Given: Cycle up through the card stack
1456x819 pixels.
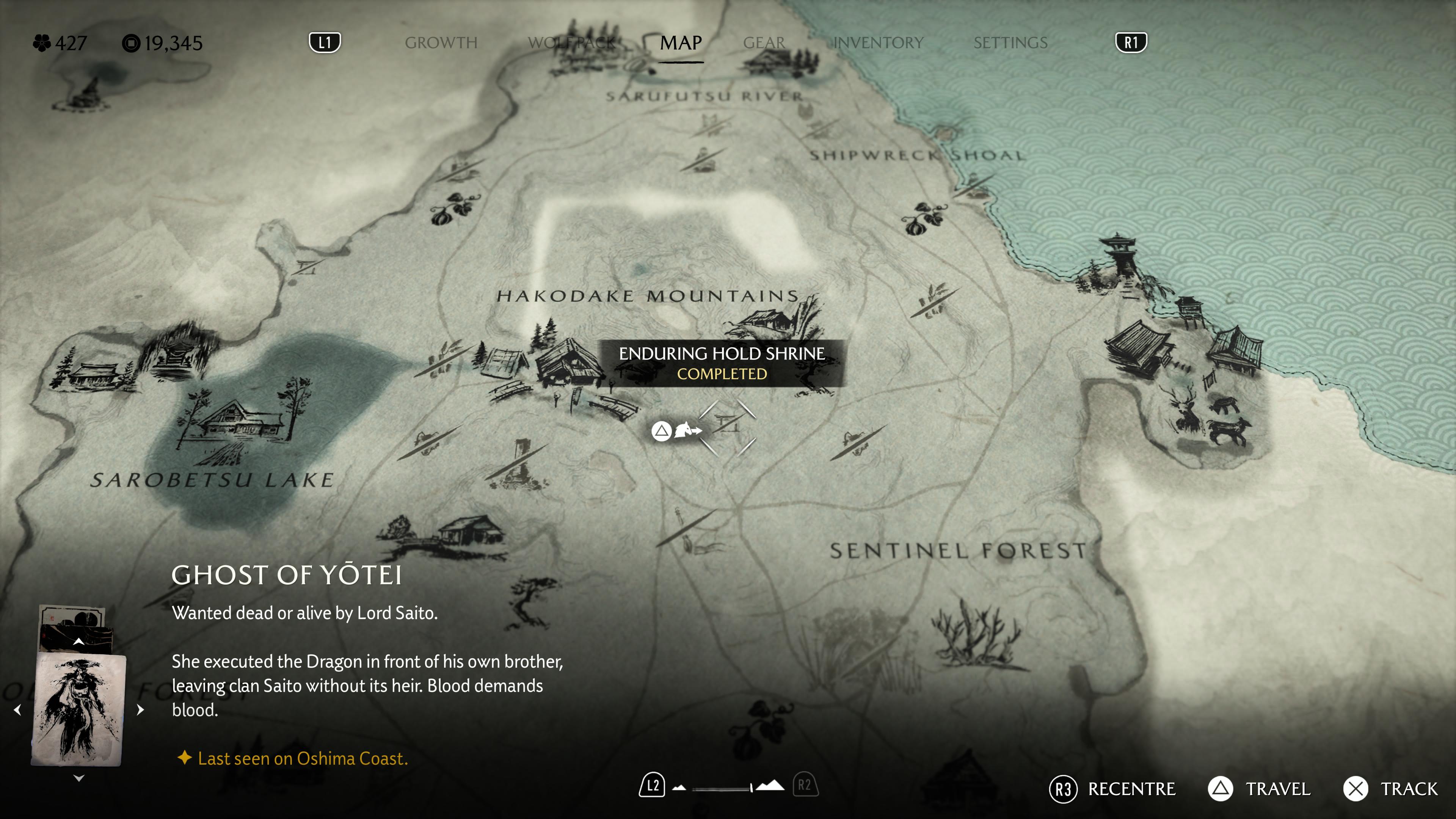Looking at the screenshot, I should click(x=78, y=642).
